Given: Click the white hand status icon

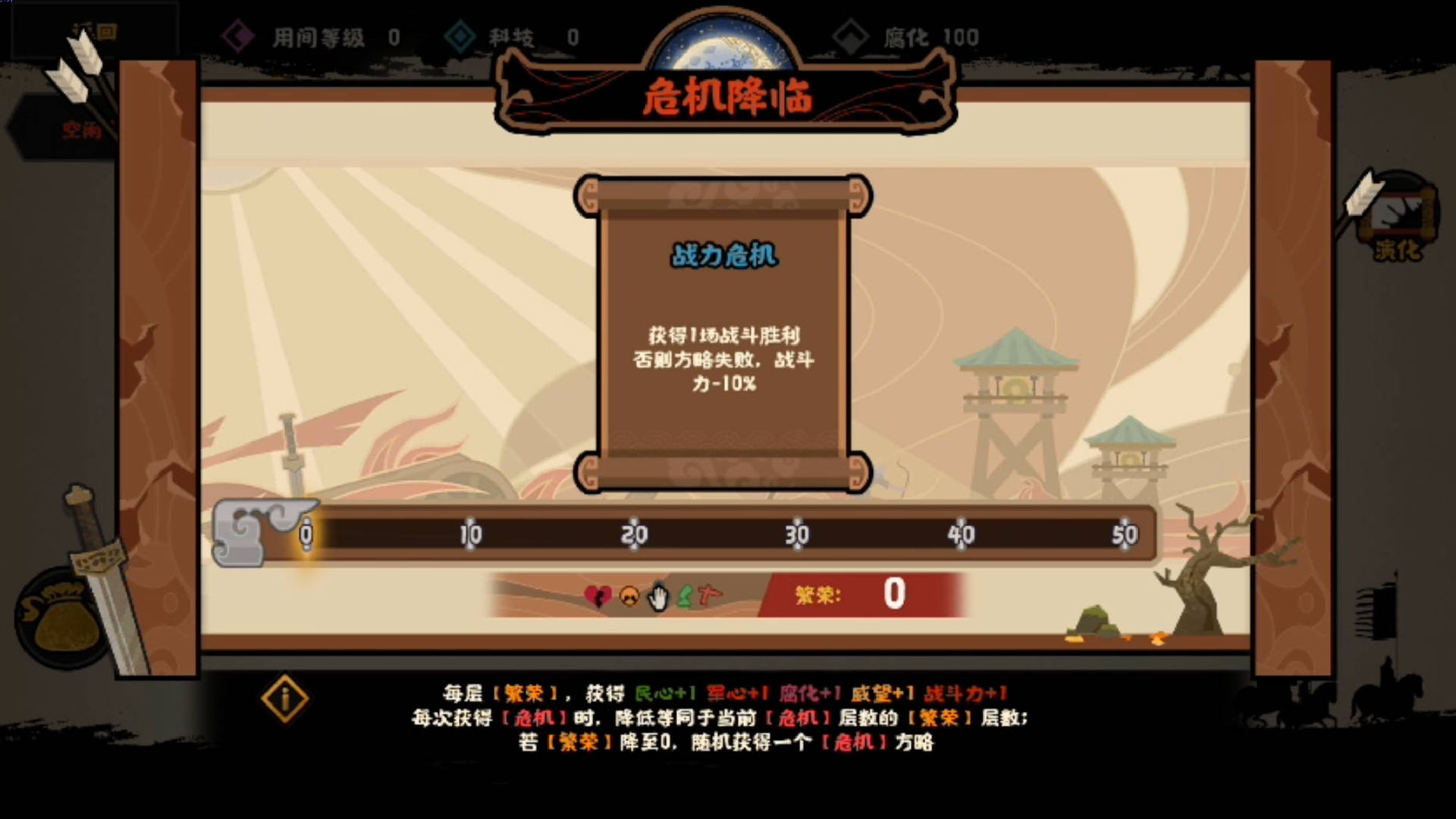Looking at the screenshot, I should tap(657, 598).
